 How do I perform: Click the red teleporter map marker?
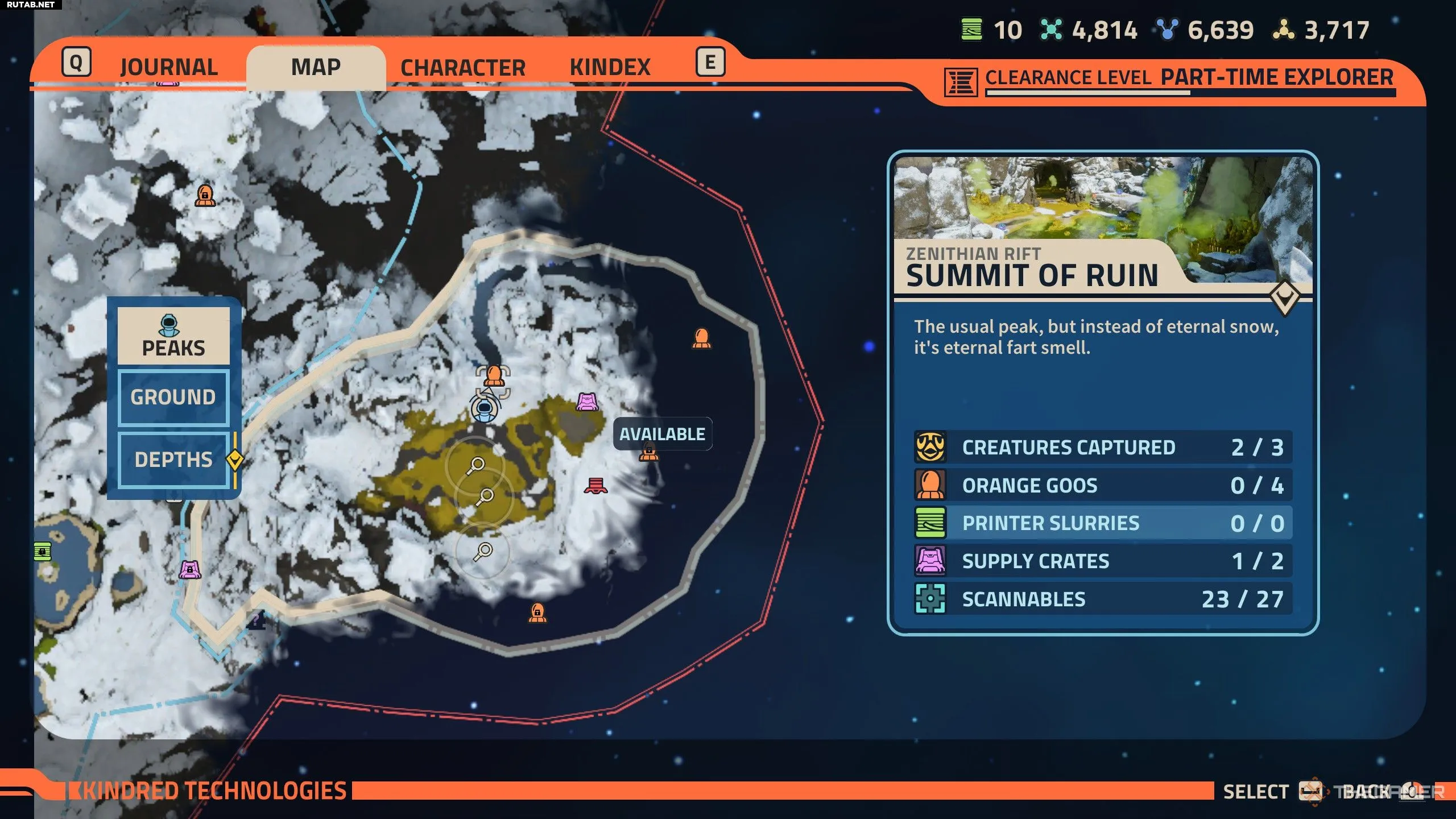pyautogui.click(x=595, y=486)
